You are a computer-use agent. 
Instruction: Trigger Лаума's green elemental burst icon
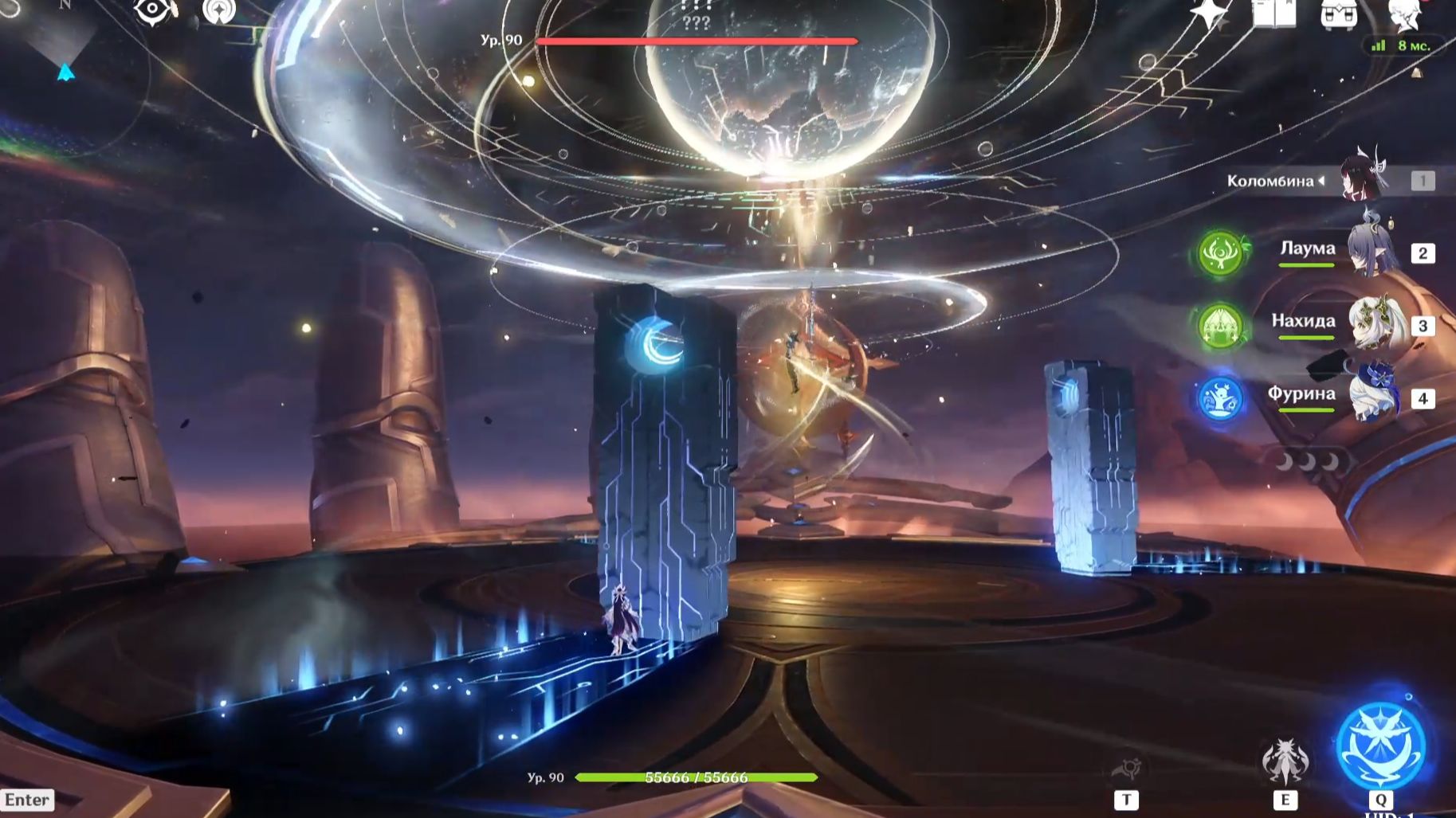1220,253
